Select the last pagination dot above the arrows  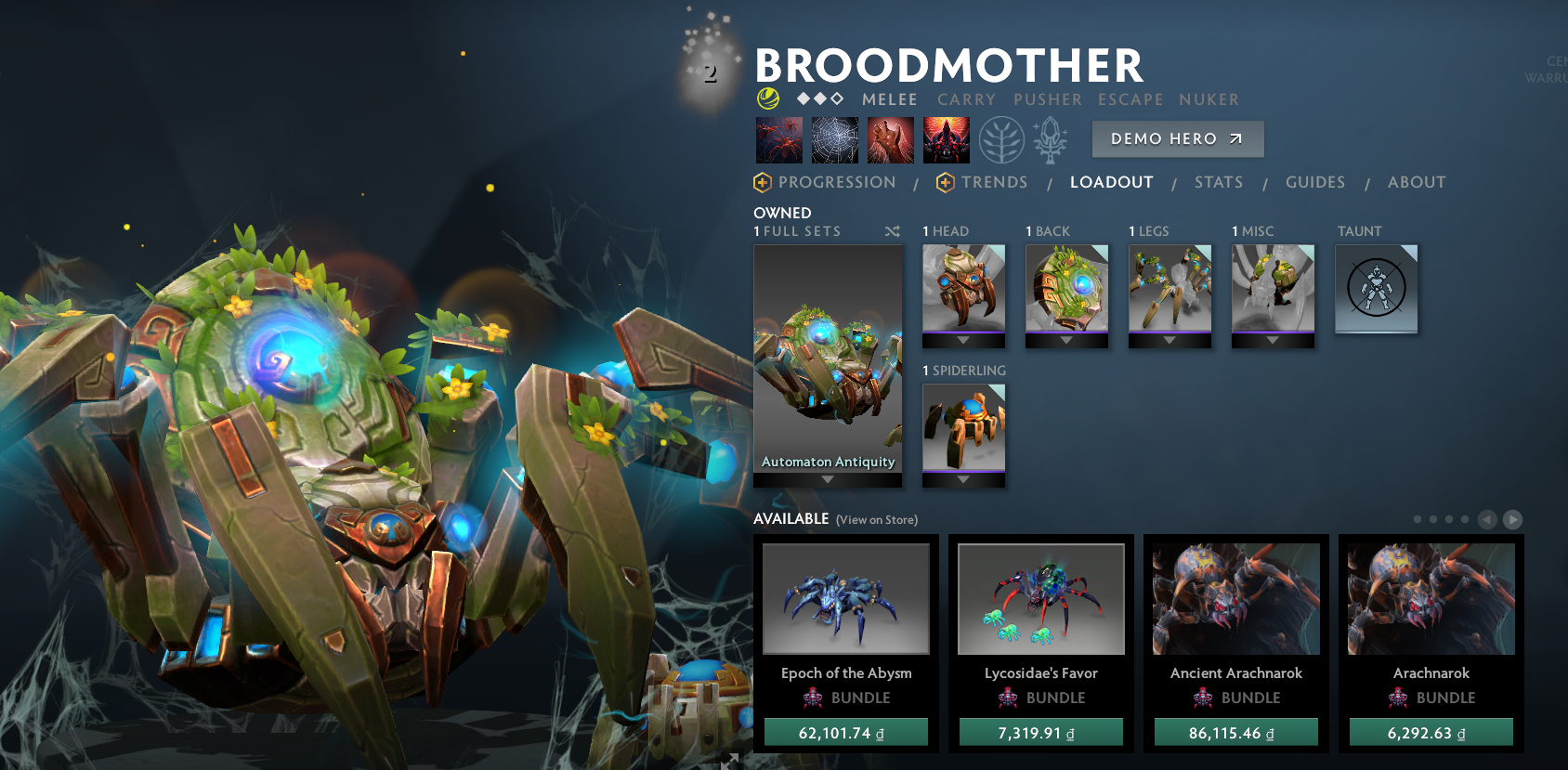1466,521
